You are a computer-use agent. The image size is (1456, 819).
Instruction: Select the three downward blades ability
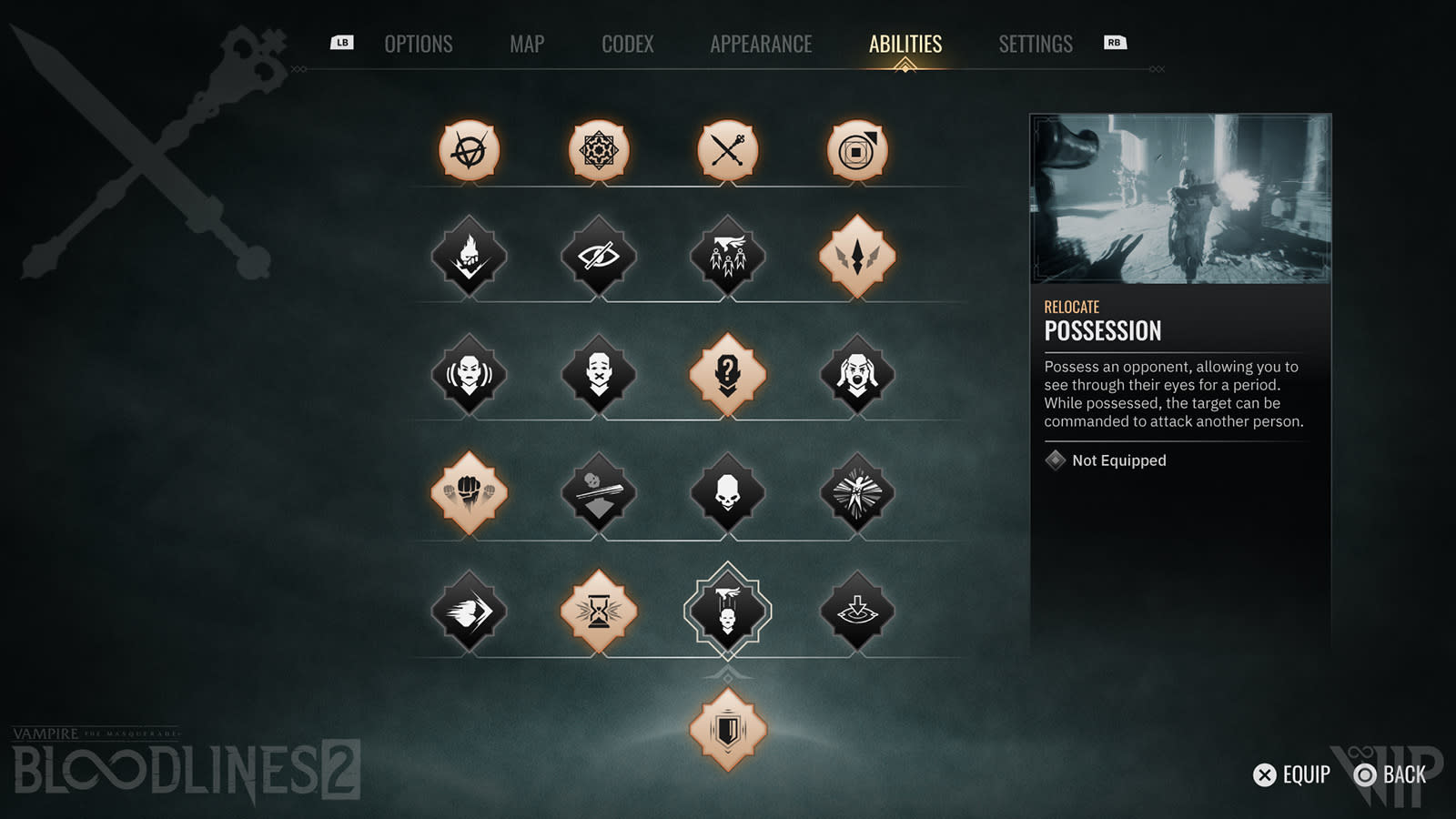857,256
